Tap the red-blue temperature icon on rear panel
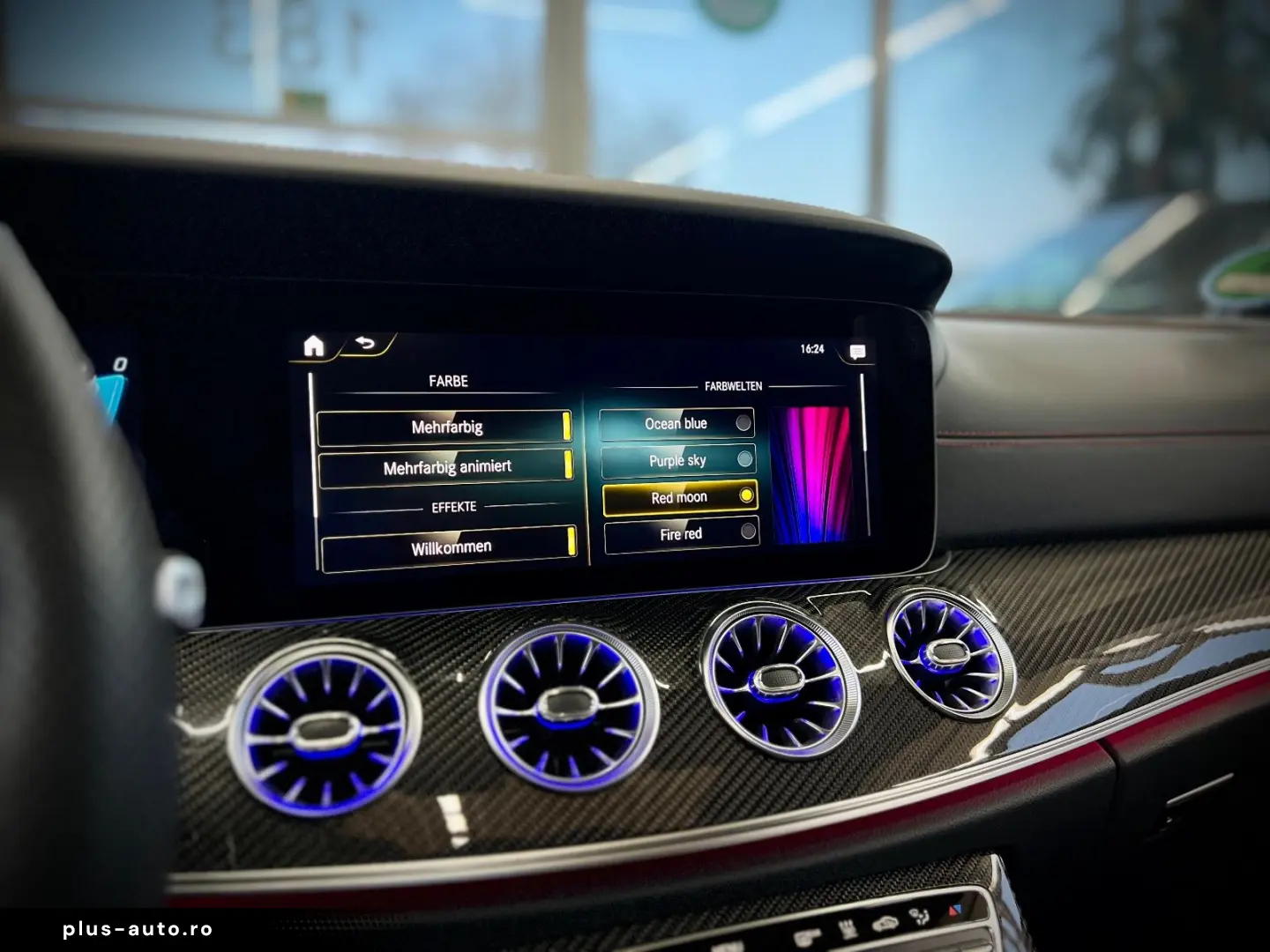Screen dimensions: 1270x952 point(955,909)
